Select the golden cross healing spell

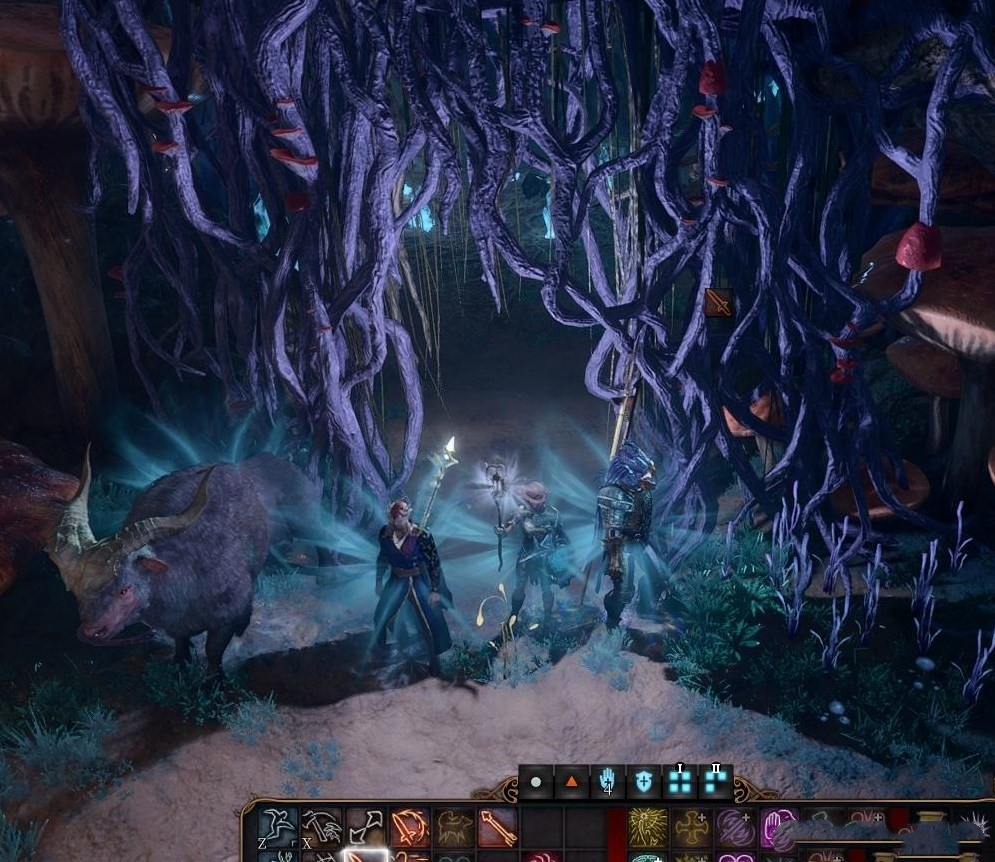coord(692,828)
